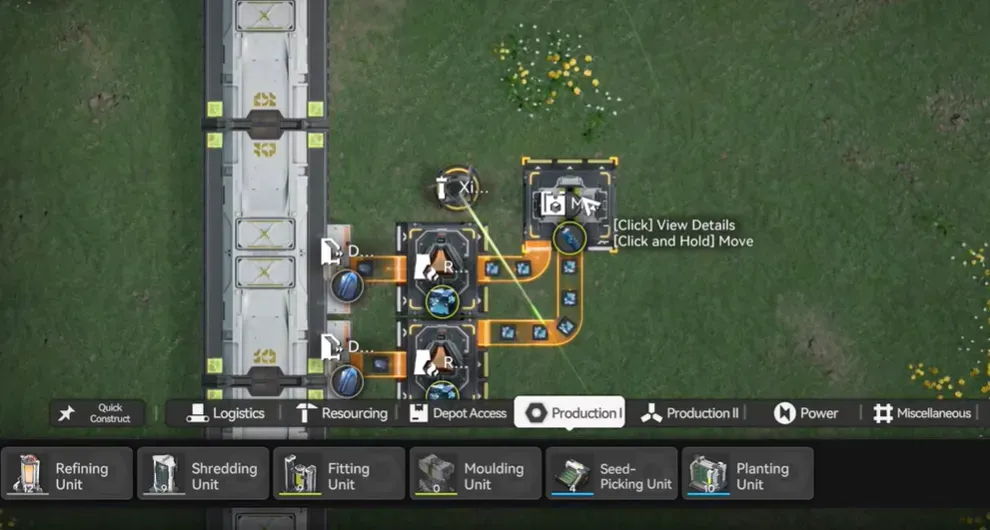Viewport: 990px width, 530px height.
Task: Pick the Seed-Picking Unit building
Action: pos(612,474)
